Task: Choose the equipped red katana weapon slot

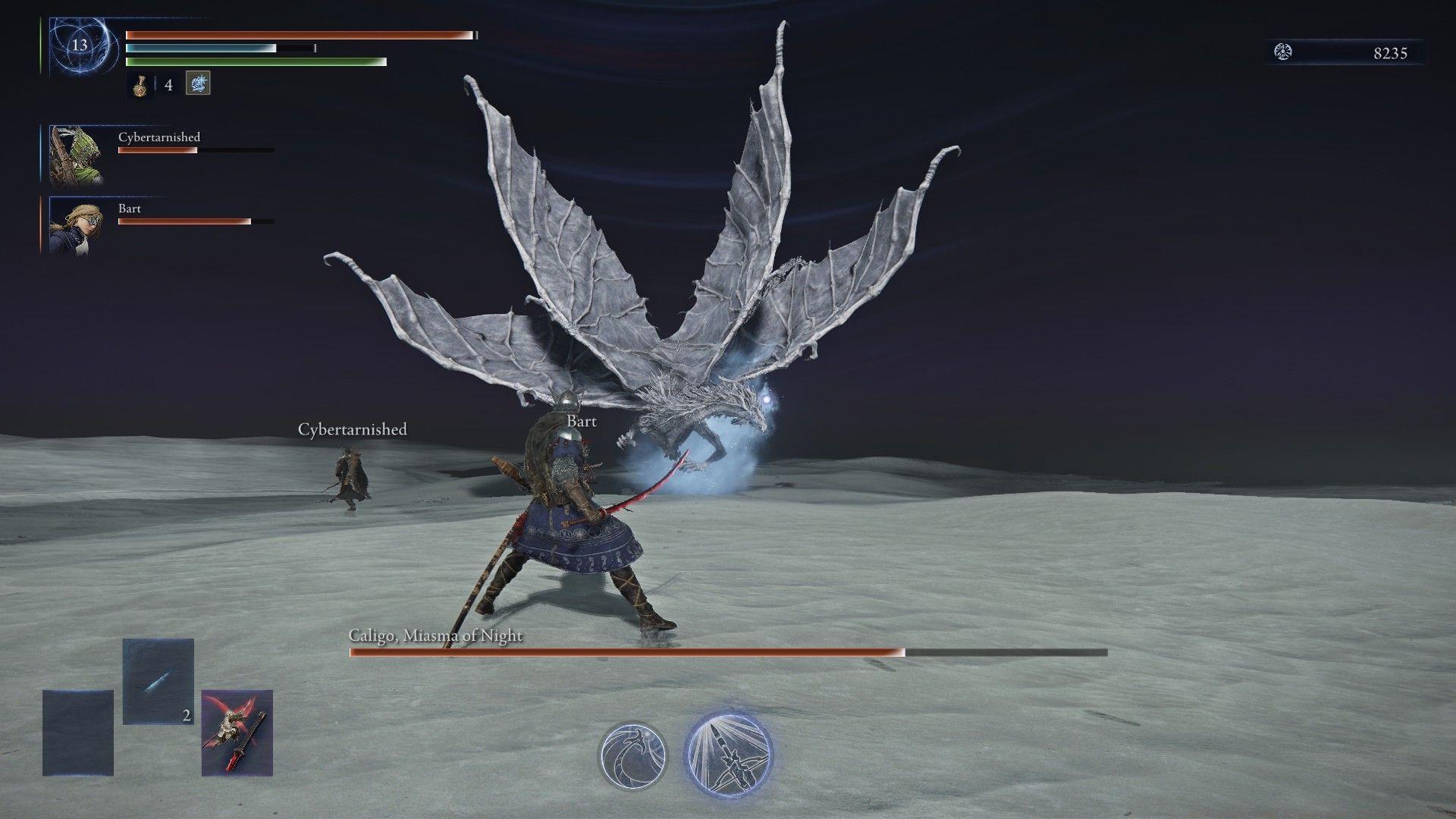Action: click(x=237, y=733)
